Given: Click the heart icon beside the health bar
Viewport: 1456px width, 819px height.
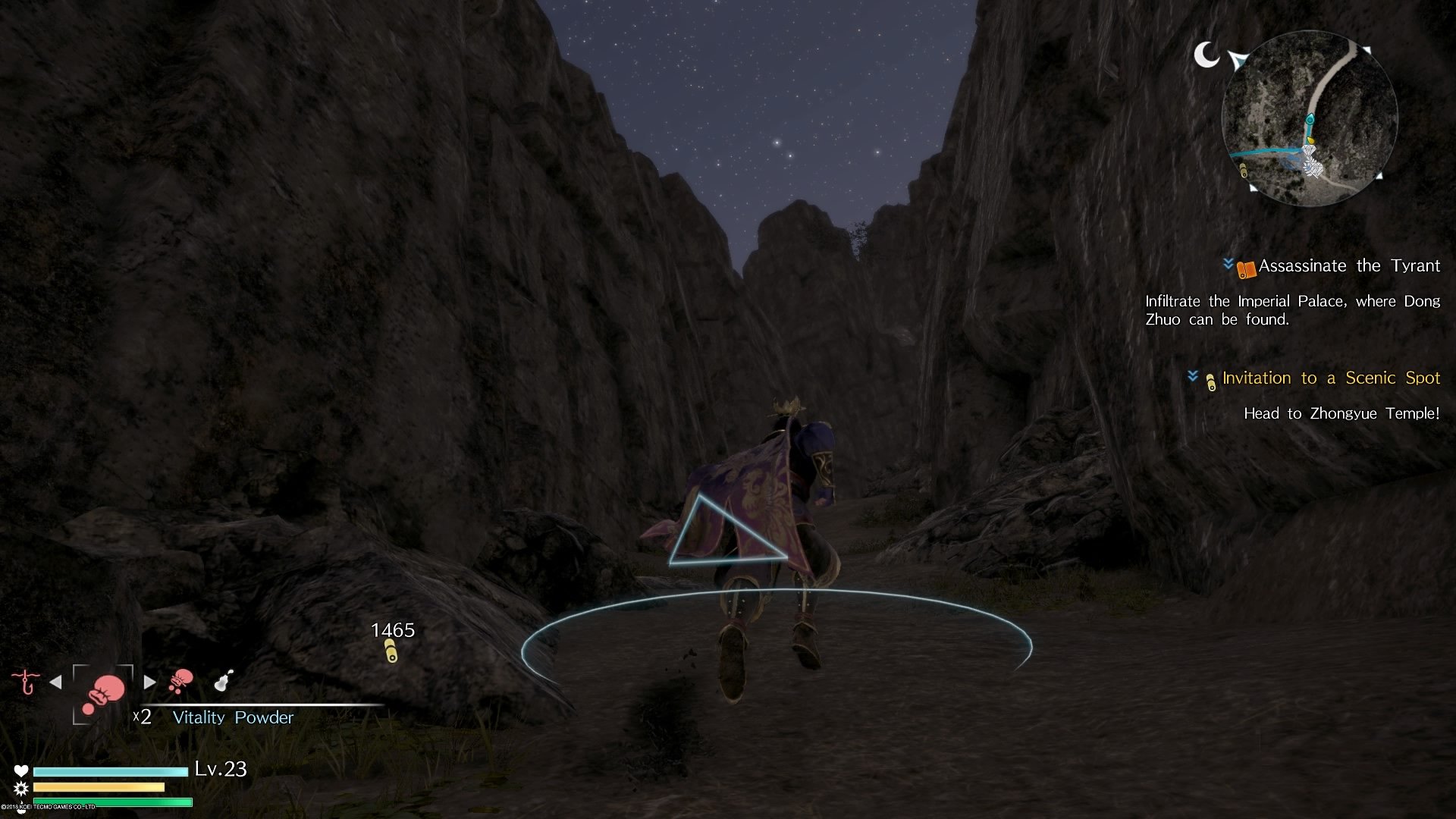Looking at the screenshot, I should point(20,771).
